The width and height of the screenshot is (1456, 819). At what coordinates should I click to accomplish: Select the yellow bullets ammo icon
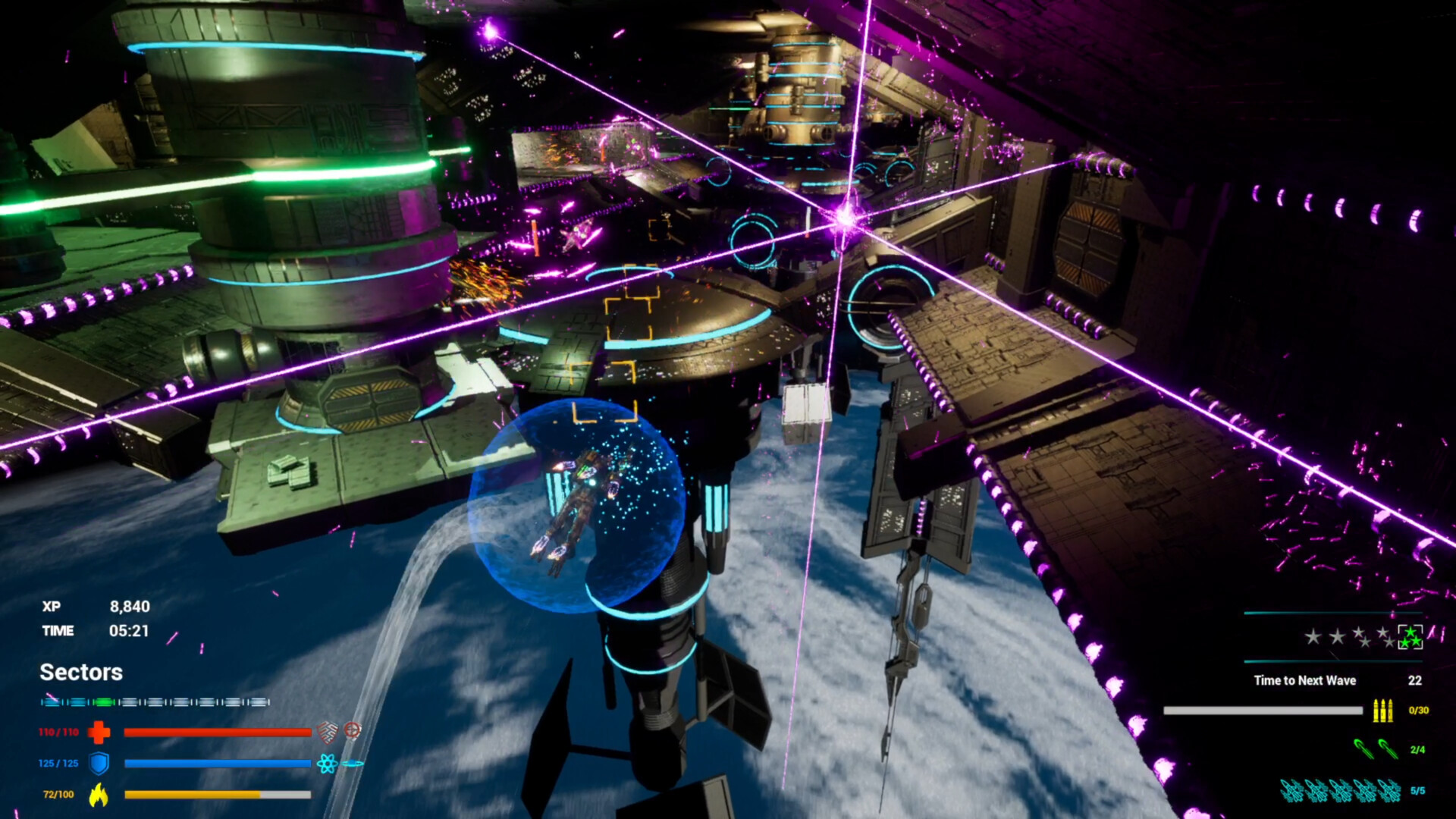pos(1383,711)
